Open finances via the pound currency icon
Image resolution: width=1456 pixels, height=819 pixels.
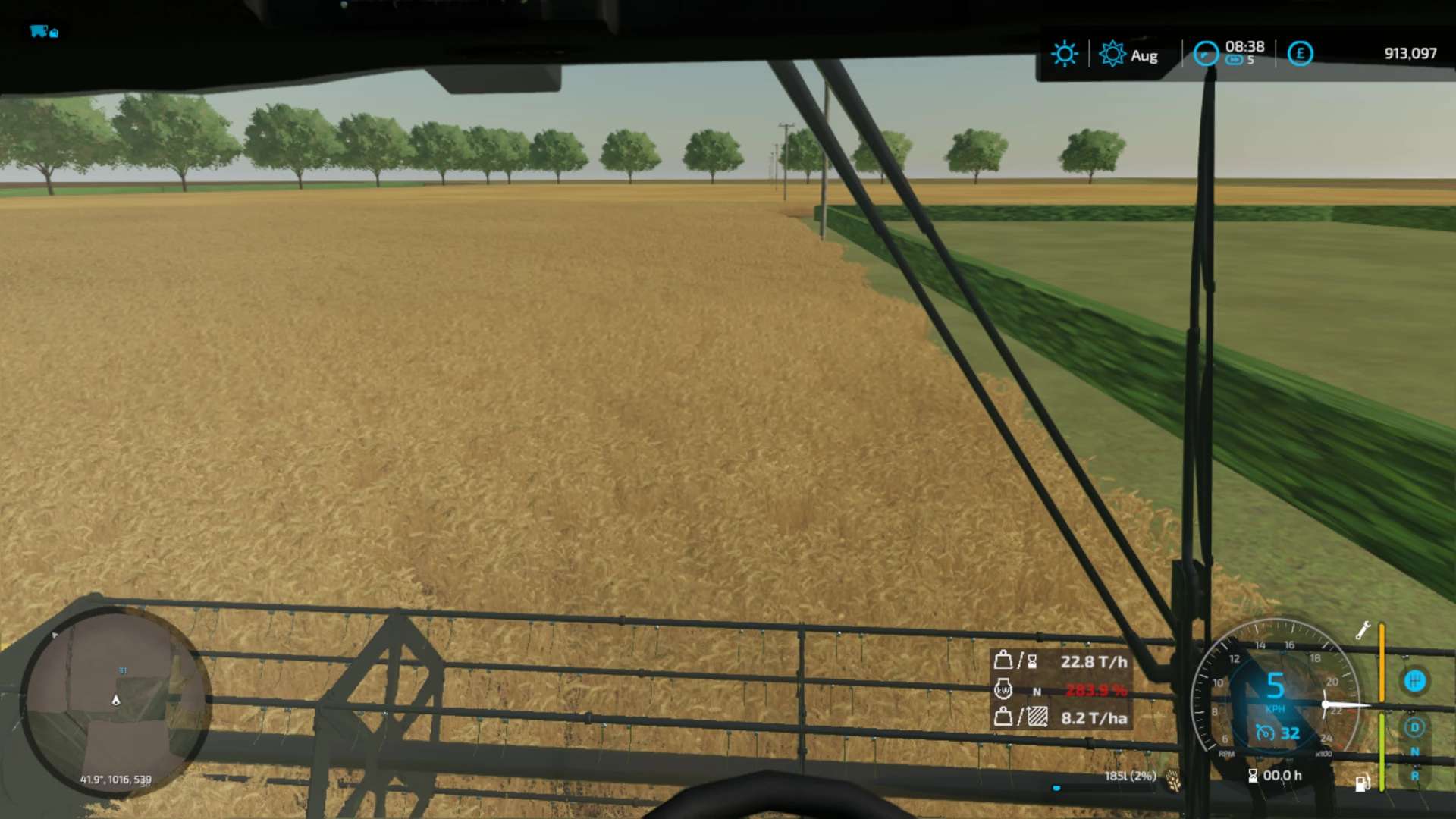(1300, 54)
